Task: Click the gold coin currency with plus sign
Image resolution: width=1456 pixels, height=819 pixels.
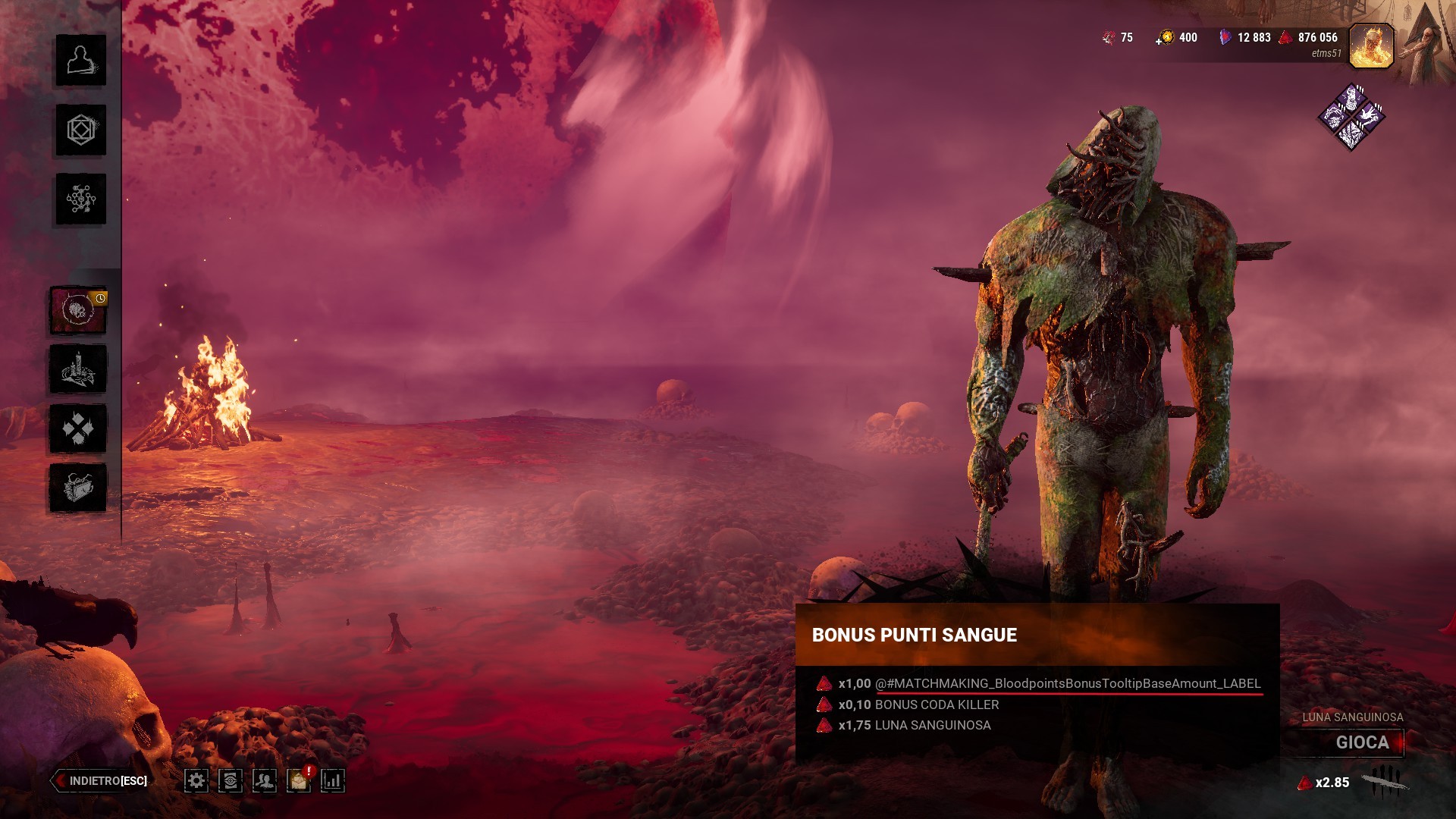Action: 1165,38
